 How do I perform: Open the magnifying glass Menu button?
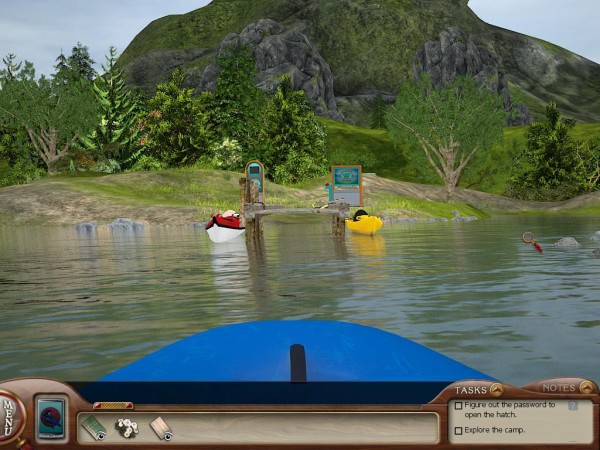10,409
